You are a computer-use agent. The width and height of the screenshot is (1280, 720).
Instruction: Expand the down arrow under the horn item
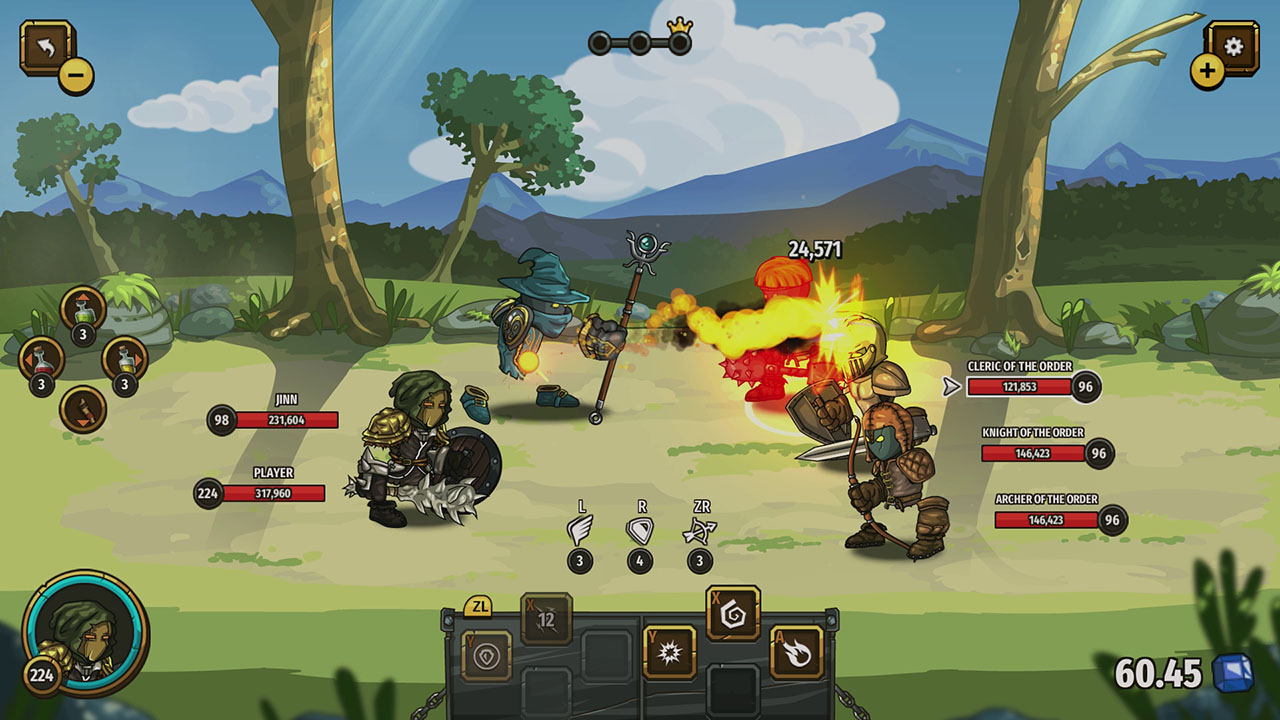pos(83,423)
